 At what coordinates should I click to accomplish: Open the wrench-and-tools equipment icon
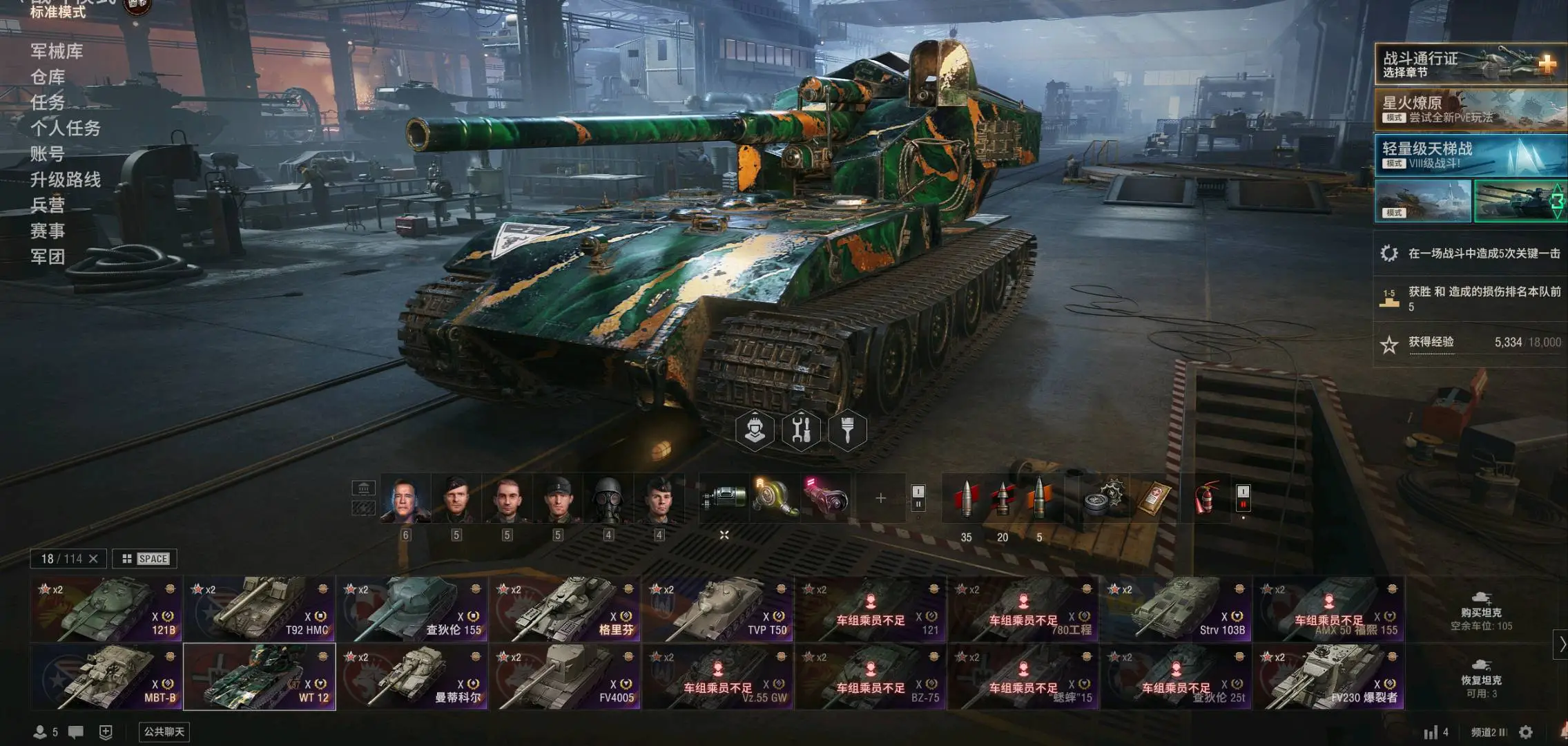coord(801,430)
